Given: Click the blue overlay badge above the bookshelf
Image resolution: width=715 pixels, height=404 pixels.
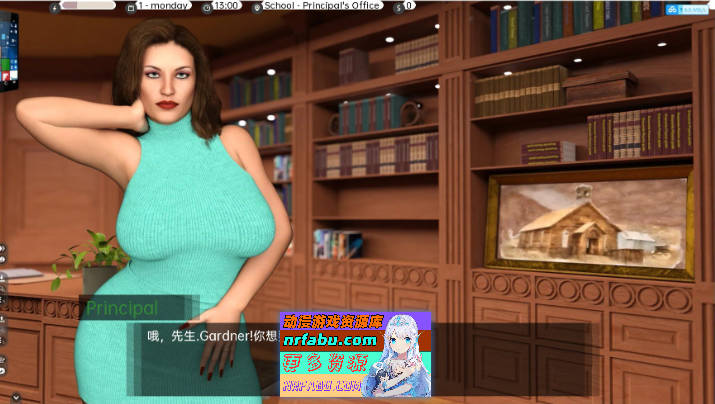Looking at the screenshot, I should click(690, 9).
